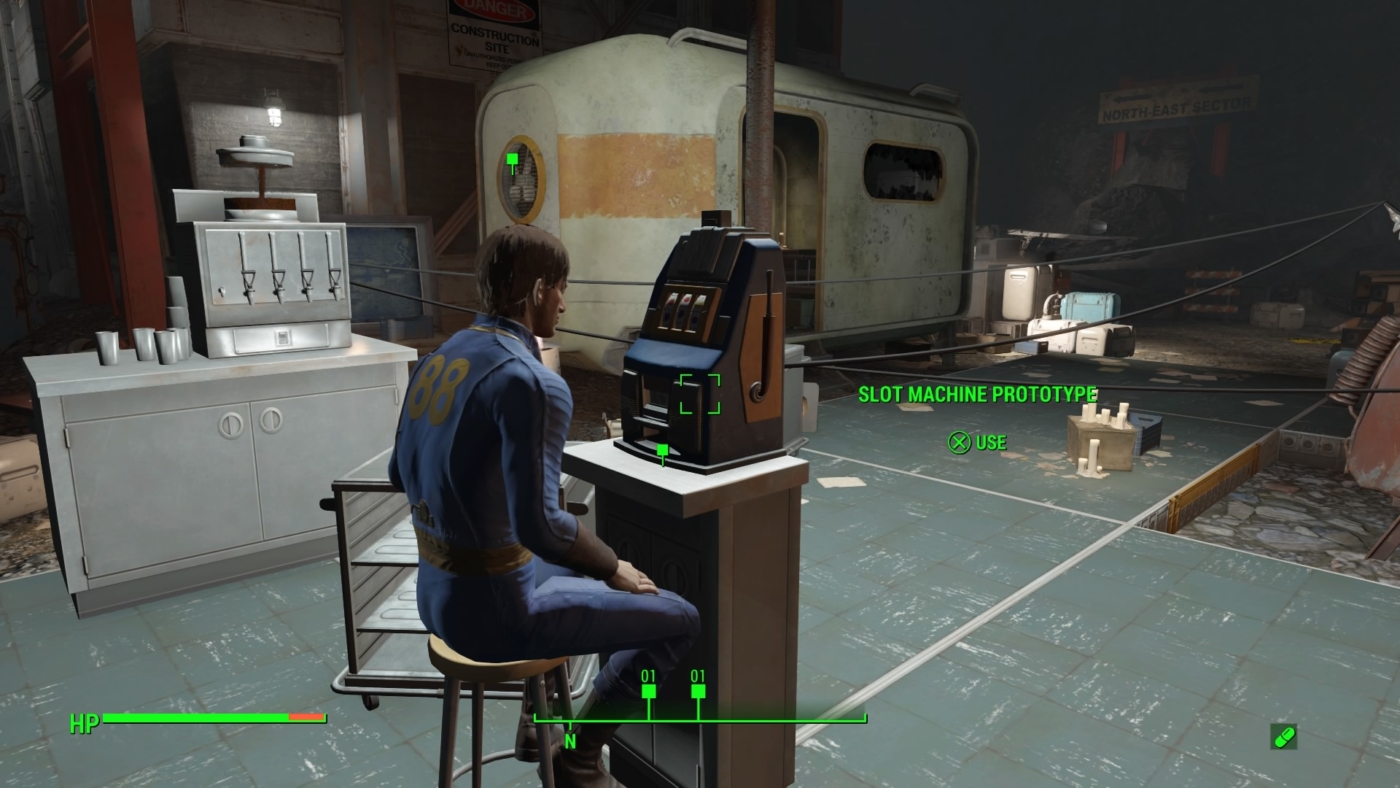The width and height of the screenshot is (1400, 788).
Task: Click the N direction indicator on the compass
Action: click(571, 741)
